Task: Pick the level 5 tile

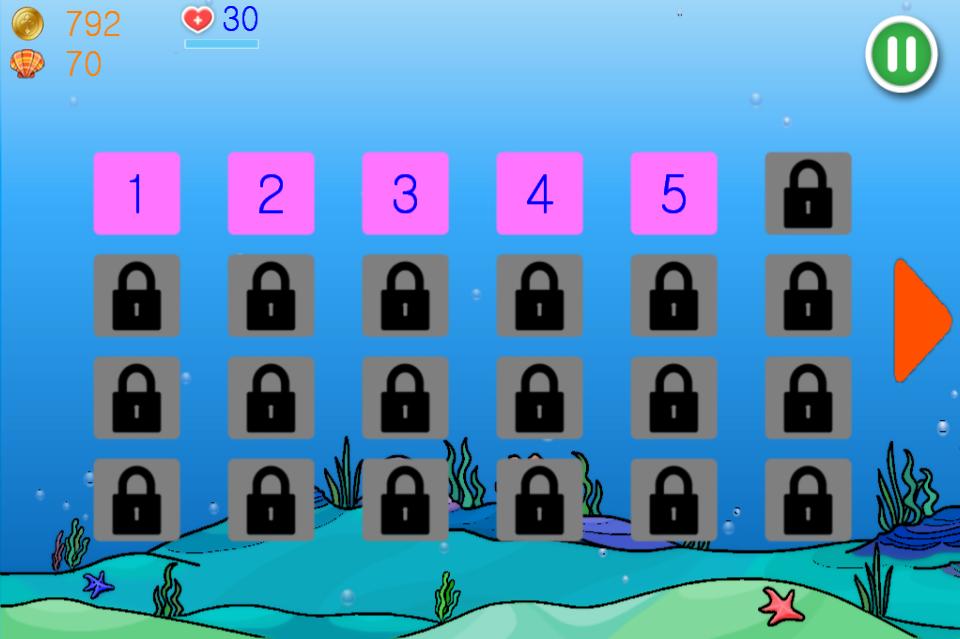Action: (673, 193)
